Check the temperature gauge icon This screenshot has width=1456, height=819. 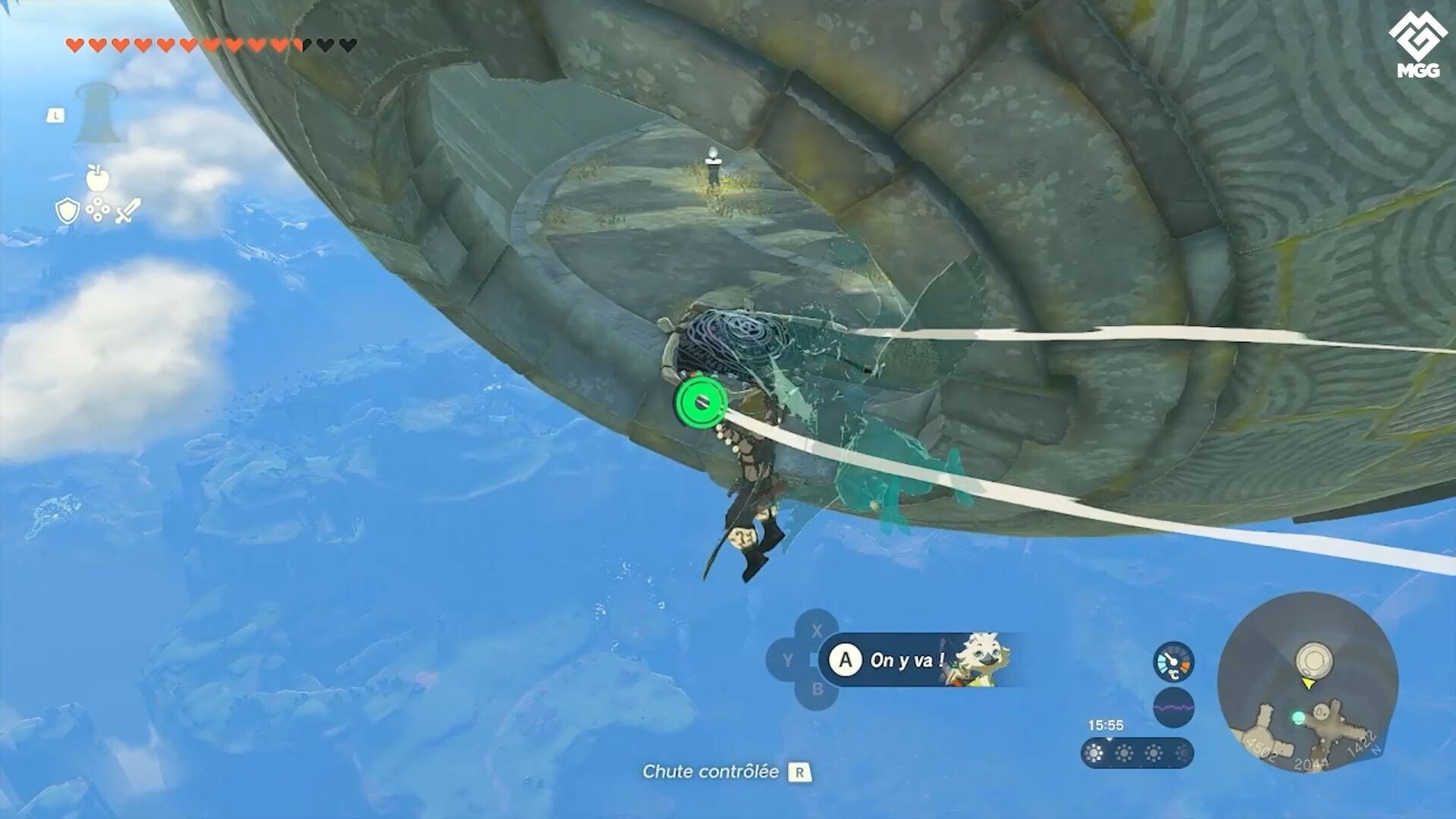coord(1173,663)
